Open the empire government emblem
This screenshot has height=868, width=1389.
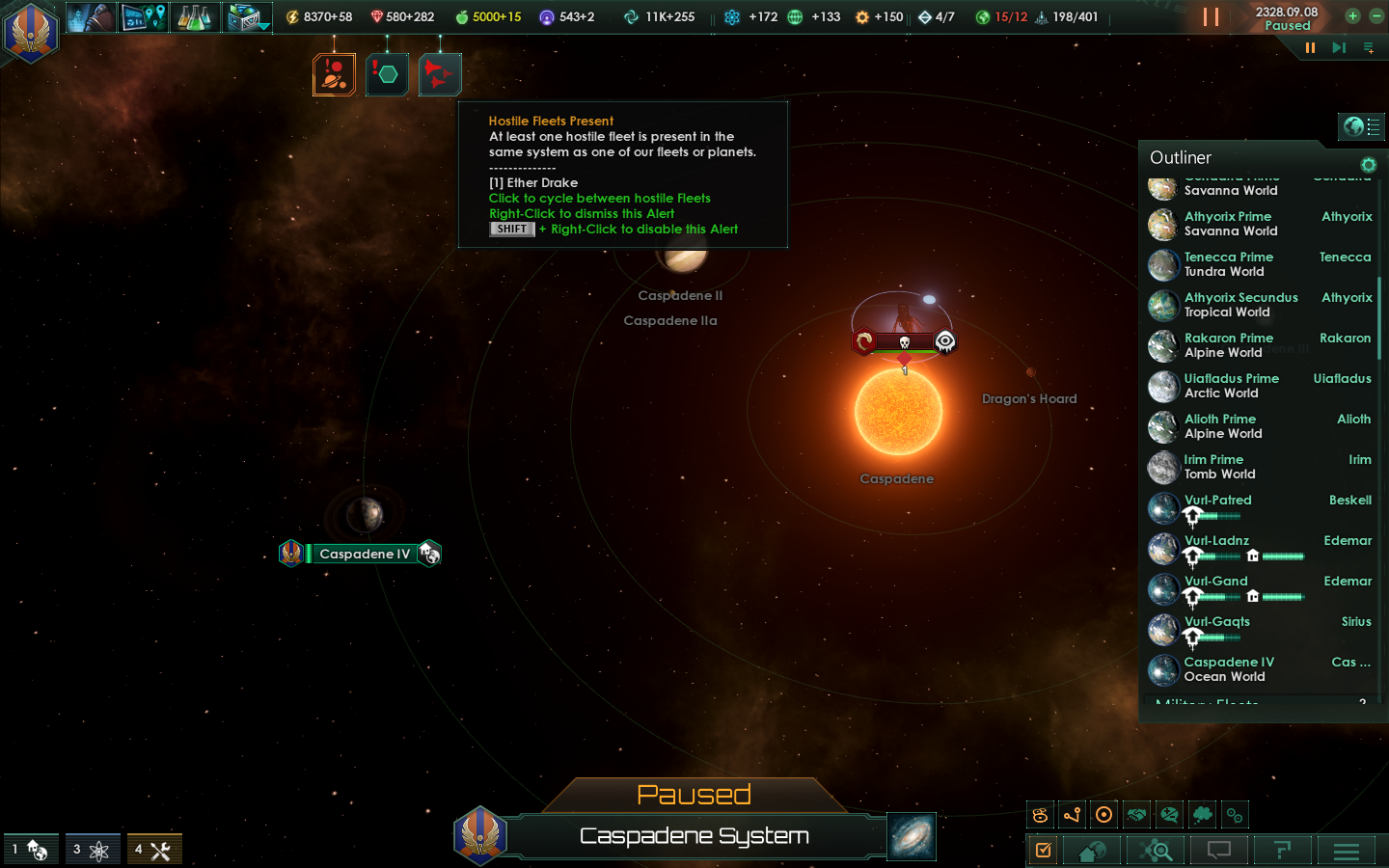[31, 31]
